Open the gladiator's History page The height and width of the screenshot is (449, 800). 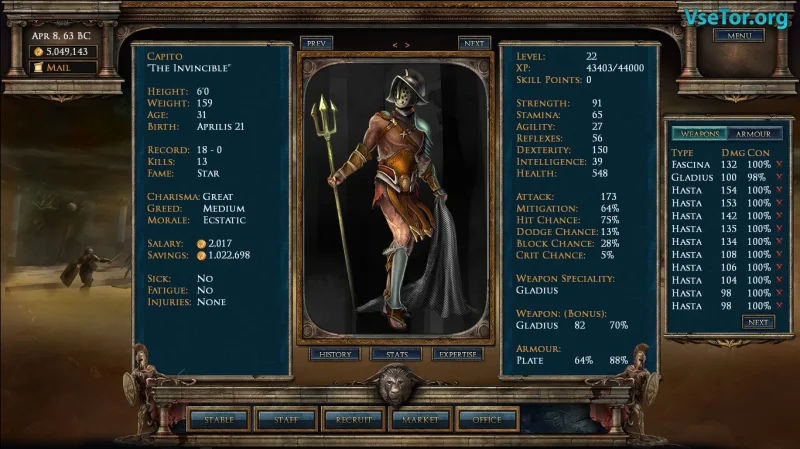[x=334, y=354]
